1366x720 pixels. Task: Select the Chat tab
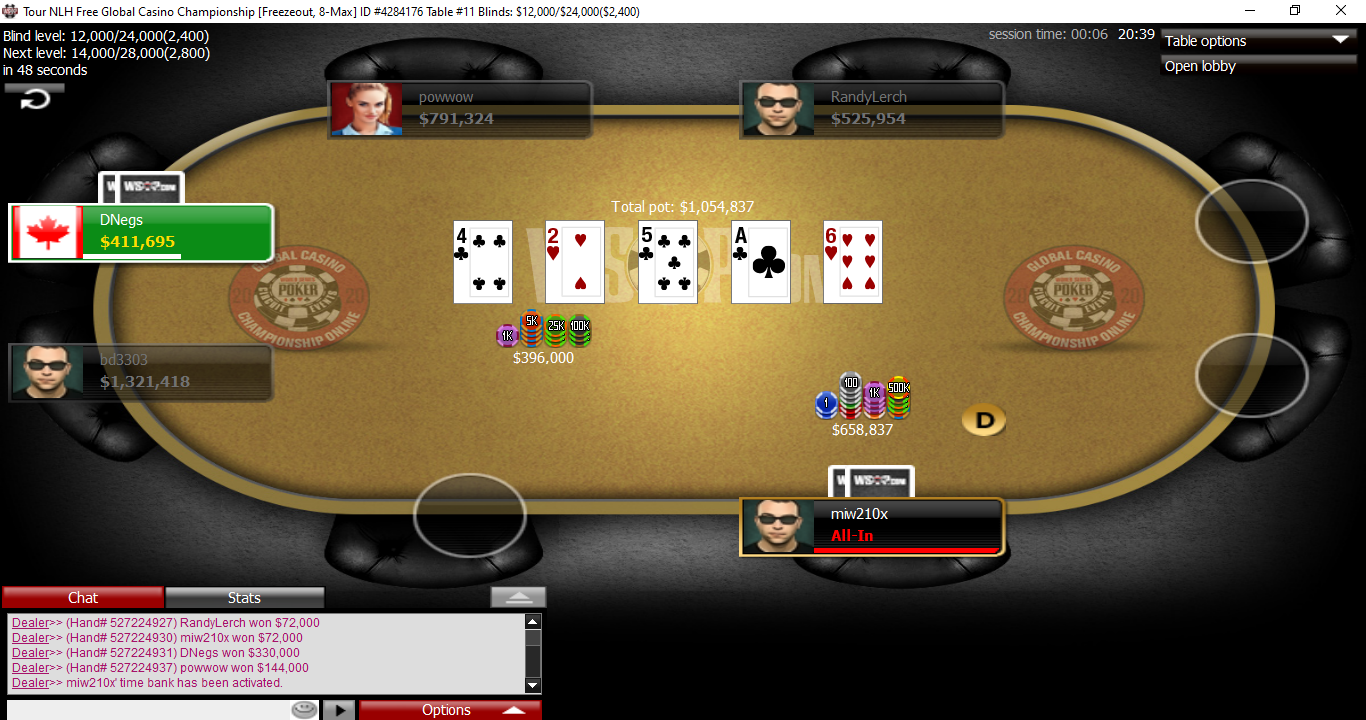[x=82, y=597]
